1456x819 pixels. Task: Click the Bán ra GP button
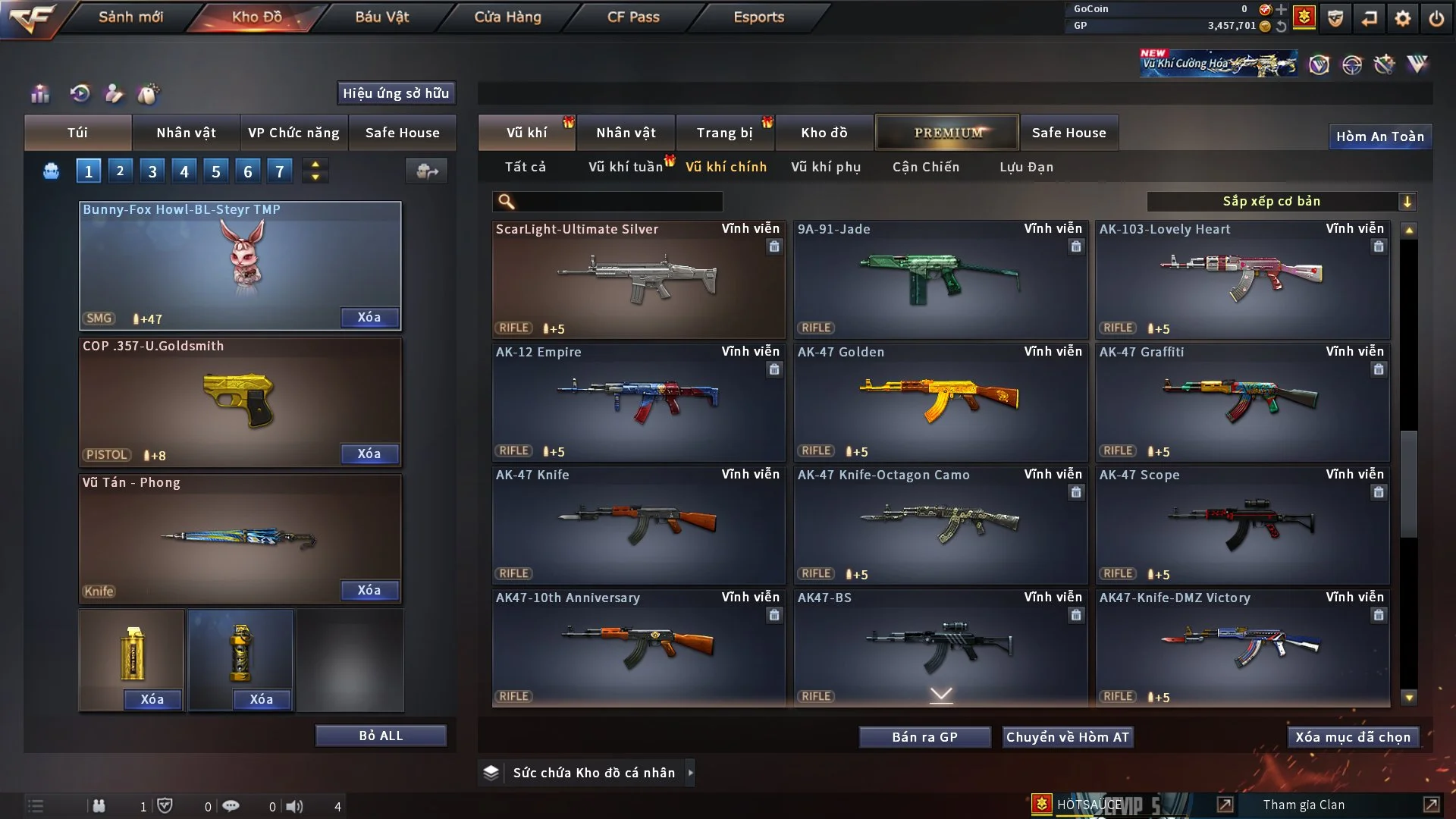coord(924,737)
